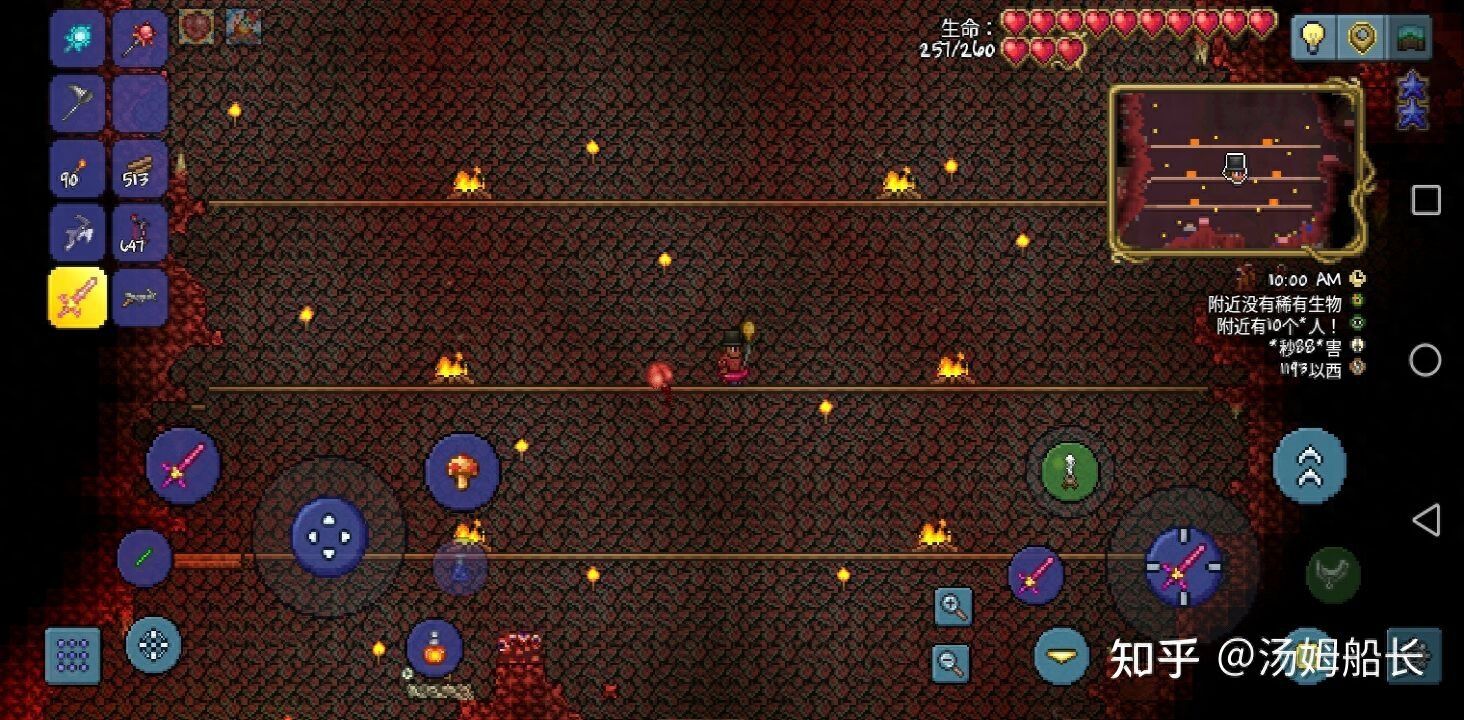Activate the green grappling hook button
1464x720 pixels.
tap(1070, 471)
